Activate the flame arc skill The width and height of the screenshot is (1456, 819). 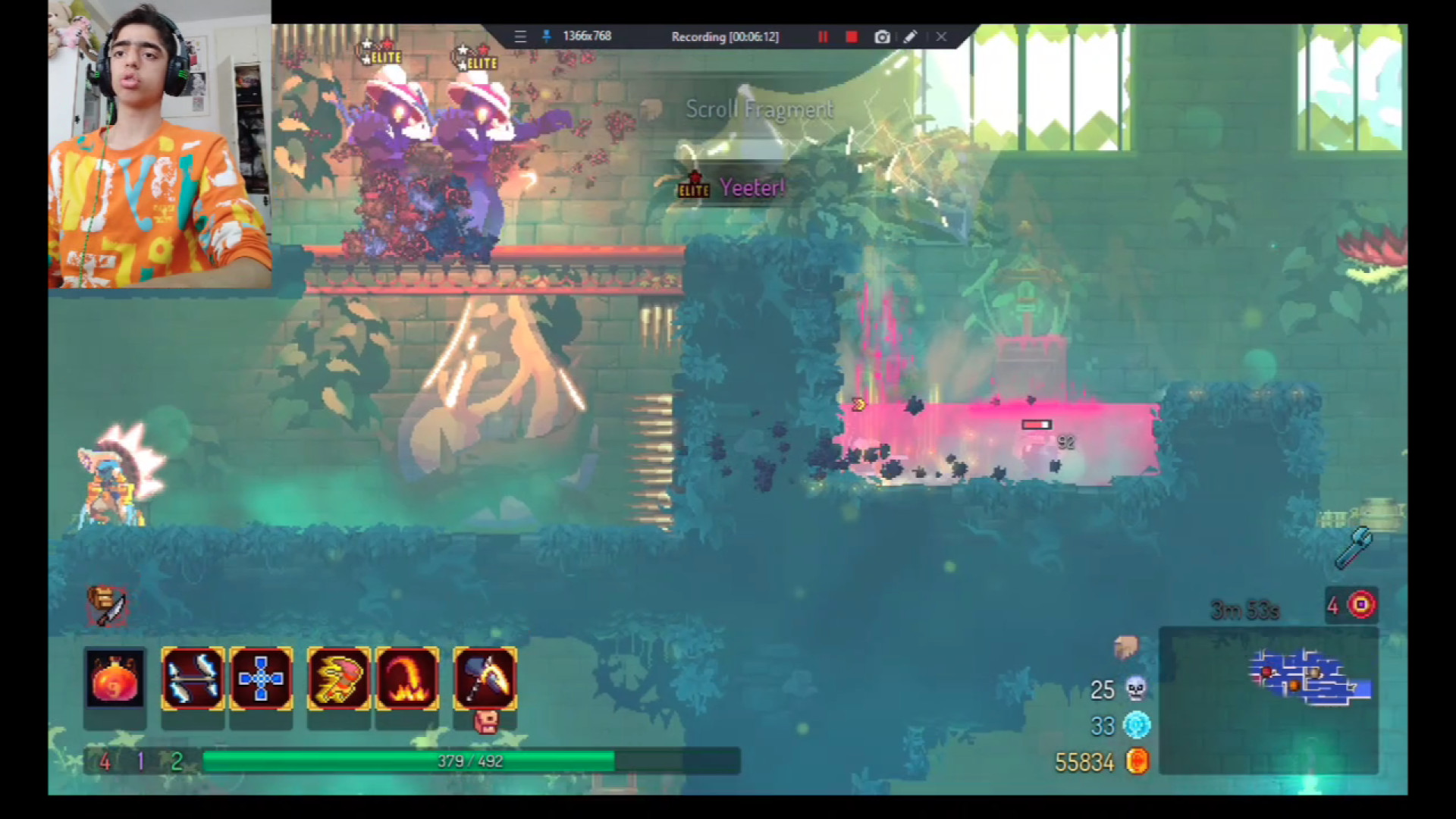(407, 679)
